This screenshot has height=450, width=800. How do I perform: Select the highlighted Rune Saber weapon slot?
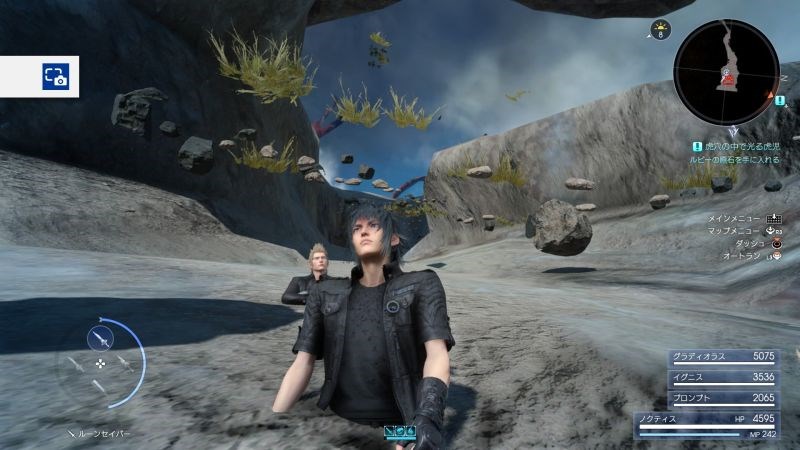[100, 337]
